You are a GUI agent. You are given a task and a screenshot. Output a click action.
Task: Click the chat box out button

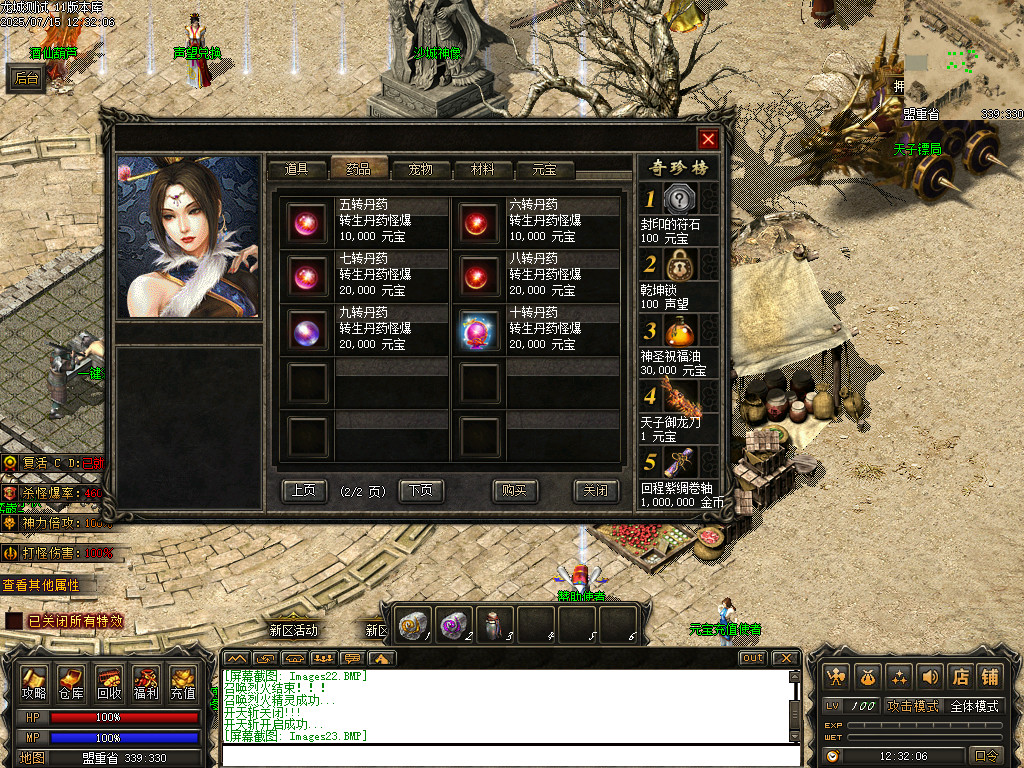point(752,658)
